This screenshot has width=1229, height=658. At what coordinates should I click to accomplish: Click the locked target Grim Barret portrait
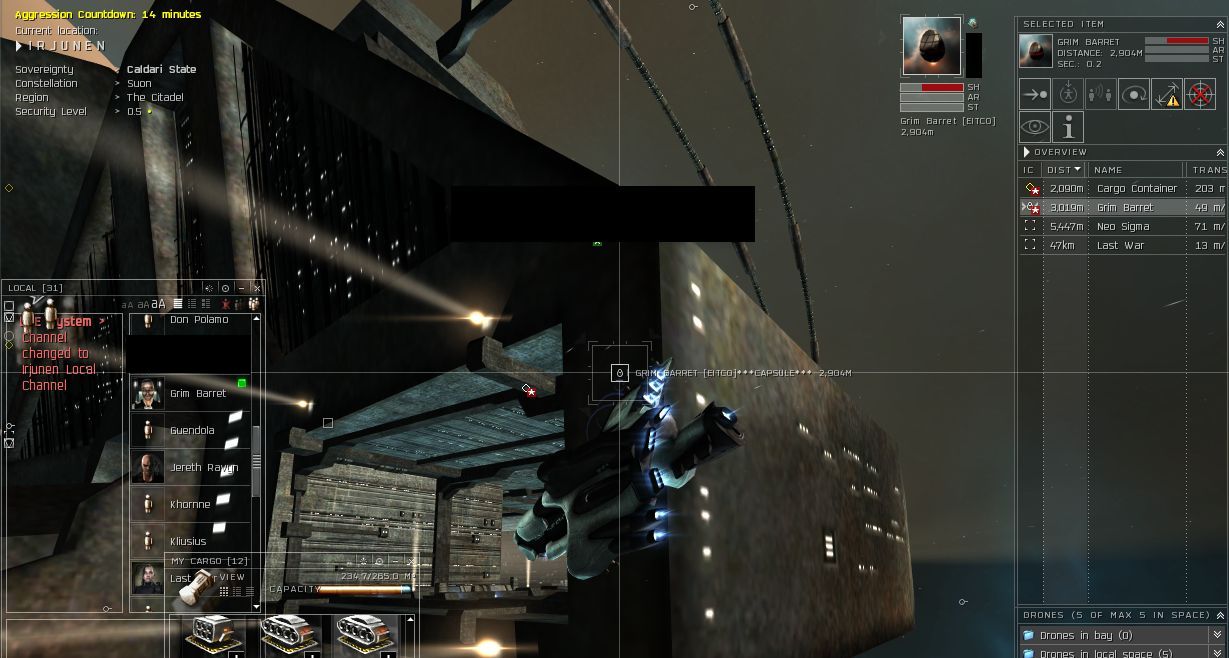[931, 45]
